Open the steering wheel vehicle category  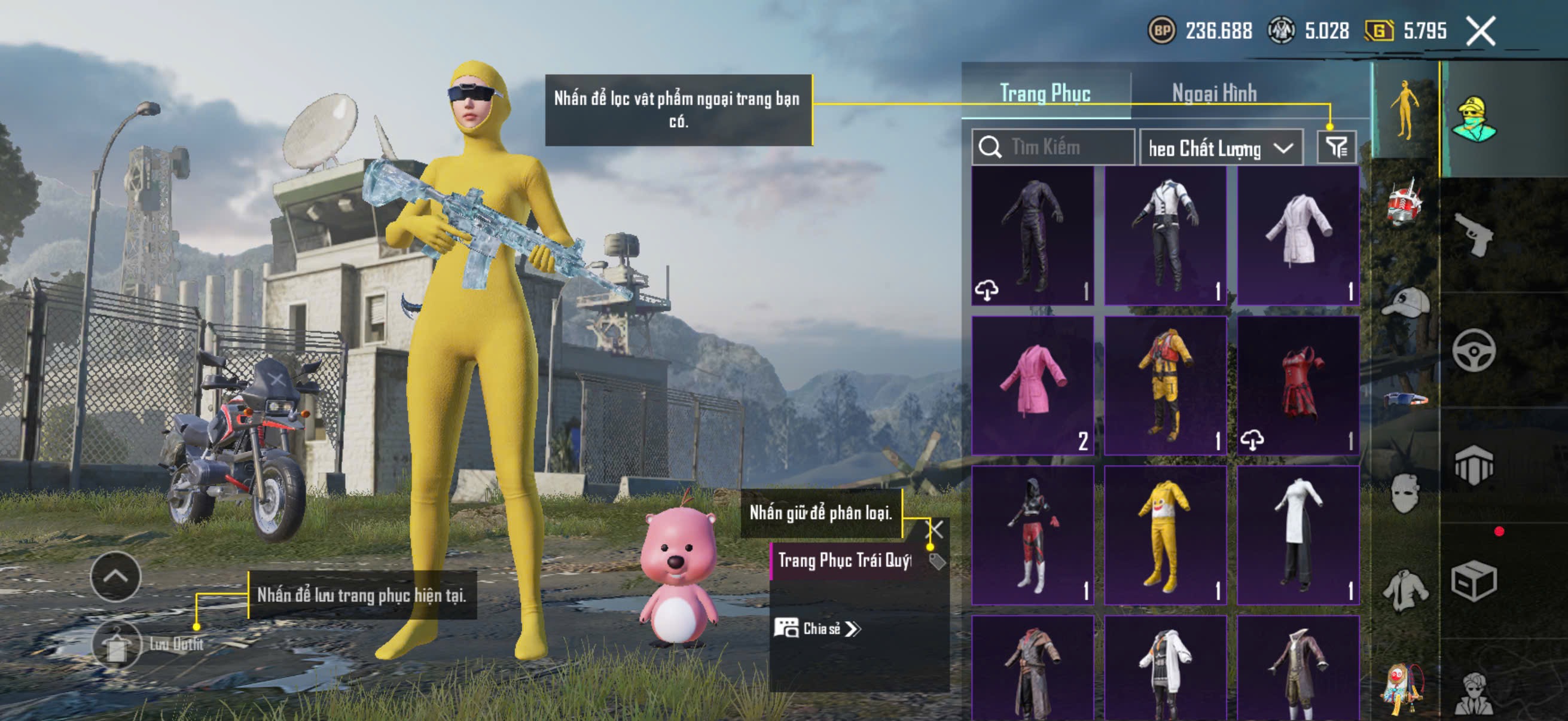pos(1473,350)
